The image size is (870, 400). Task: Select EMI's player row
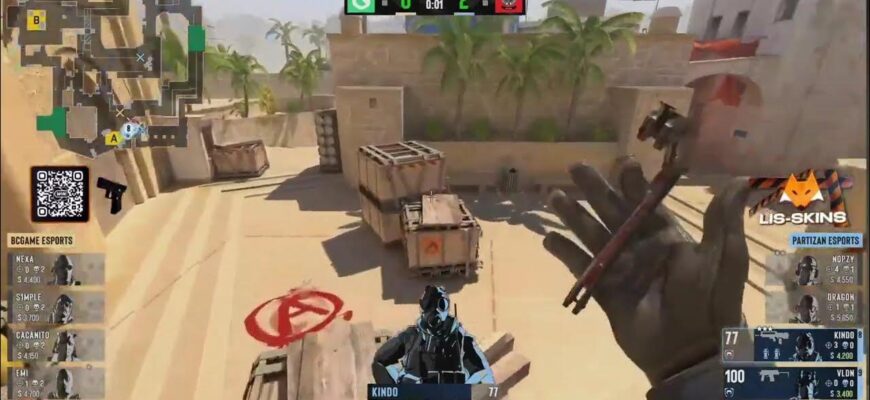point(56,381)
